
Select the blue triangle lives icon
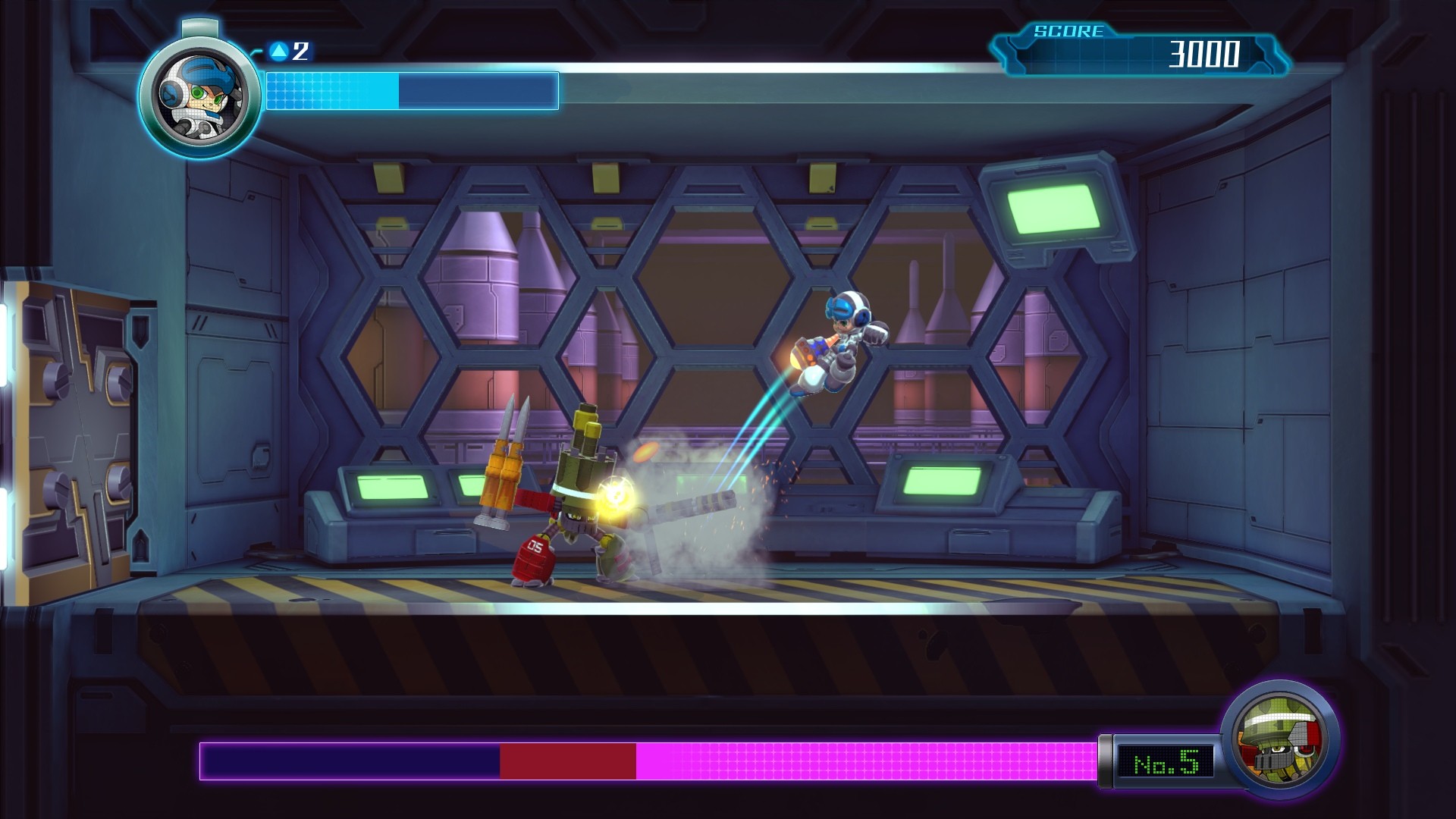[x=279, y=52]
